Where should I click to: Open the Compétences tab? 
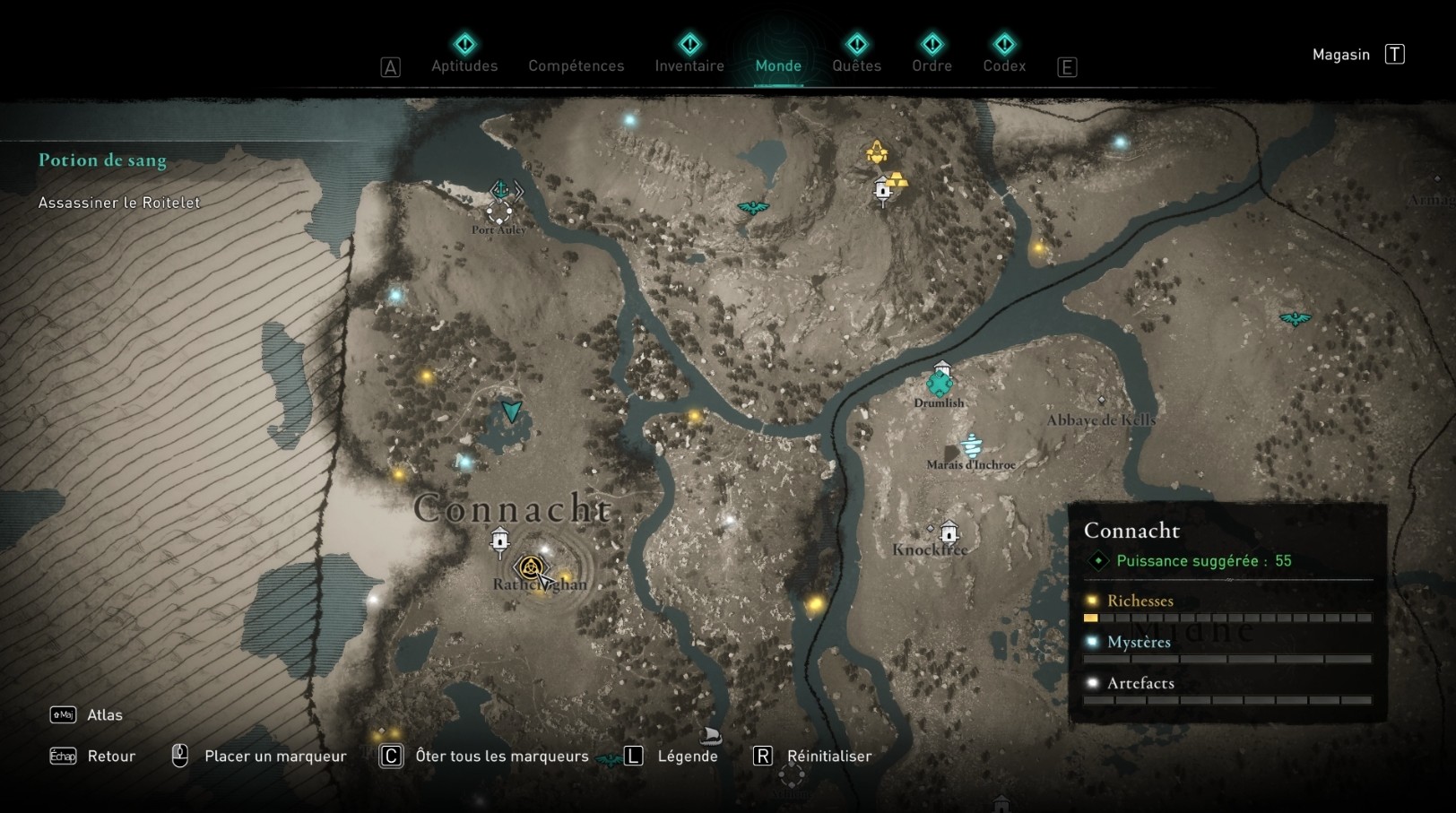[576, 65]
